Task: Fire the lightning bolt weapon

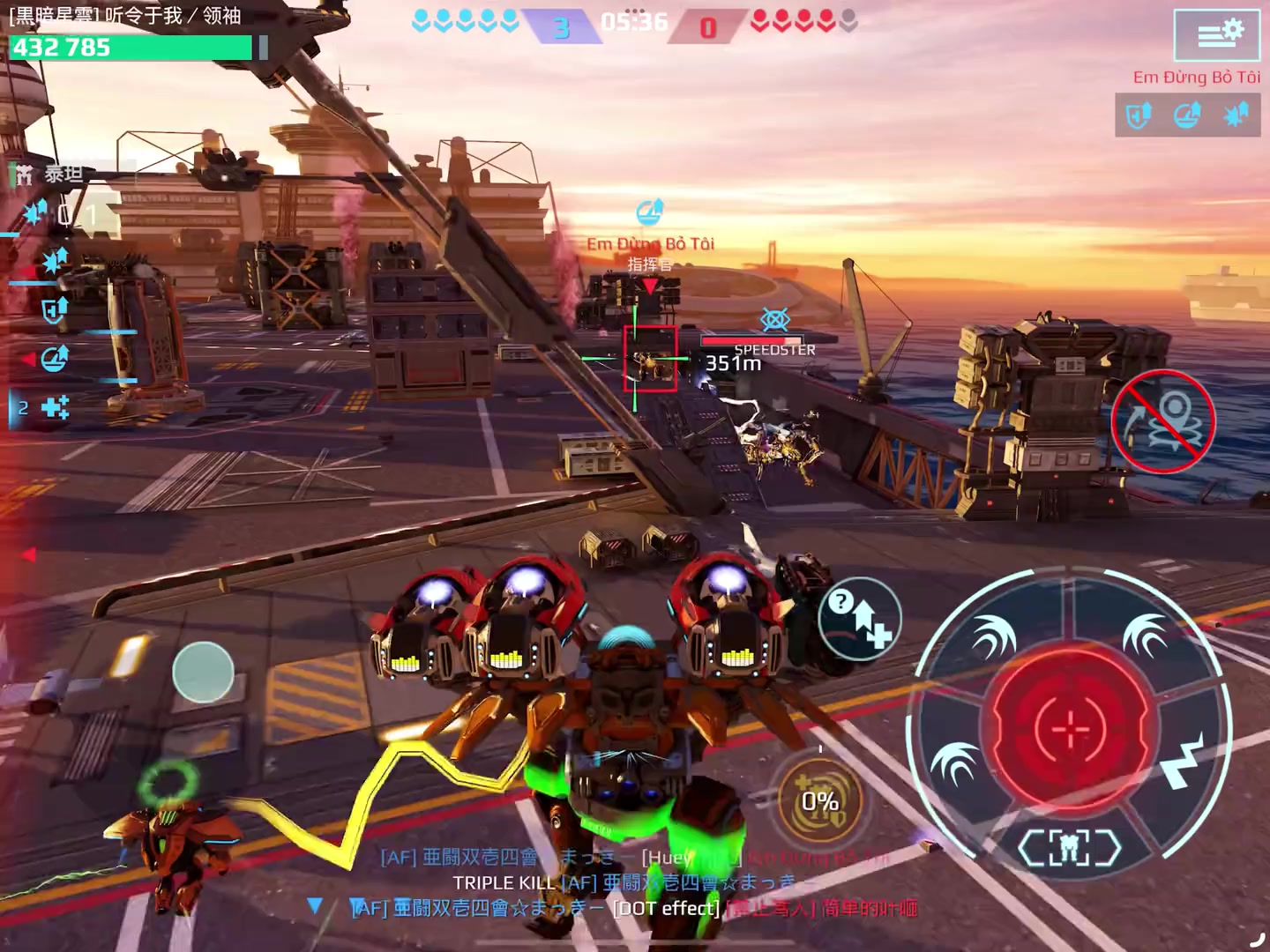Action: tap(1182, 762)
